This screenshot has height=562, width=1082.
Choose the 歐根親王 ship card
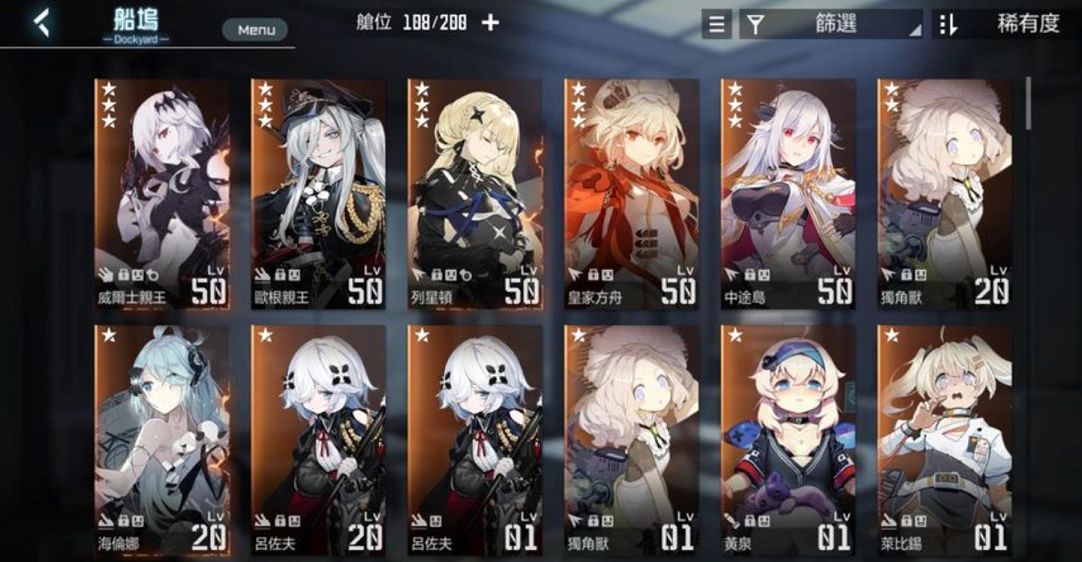[x=318, y=193]
